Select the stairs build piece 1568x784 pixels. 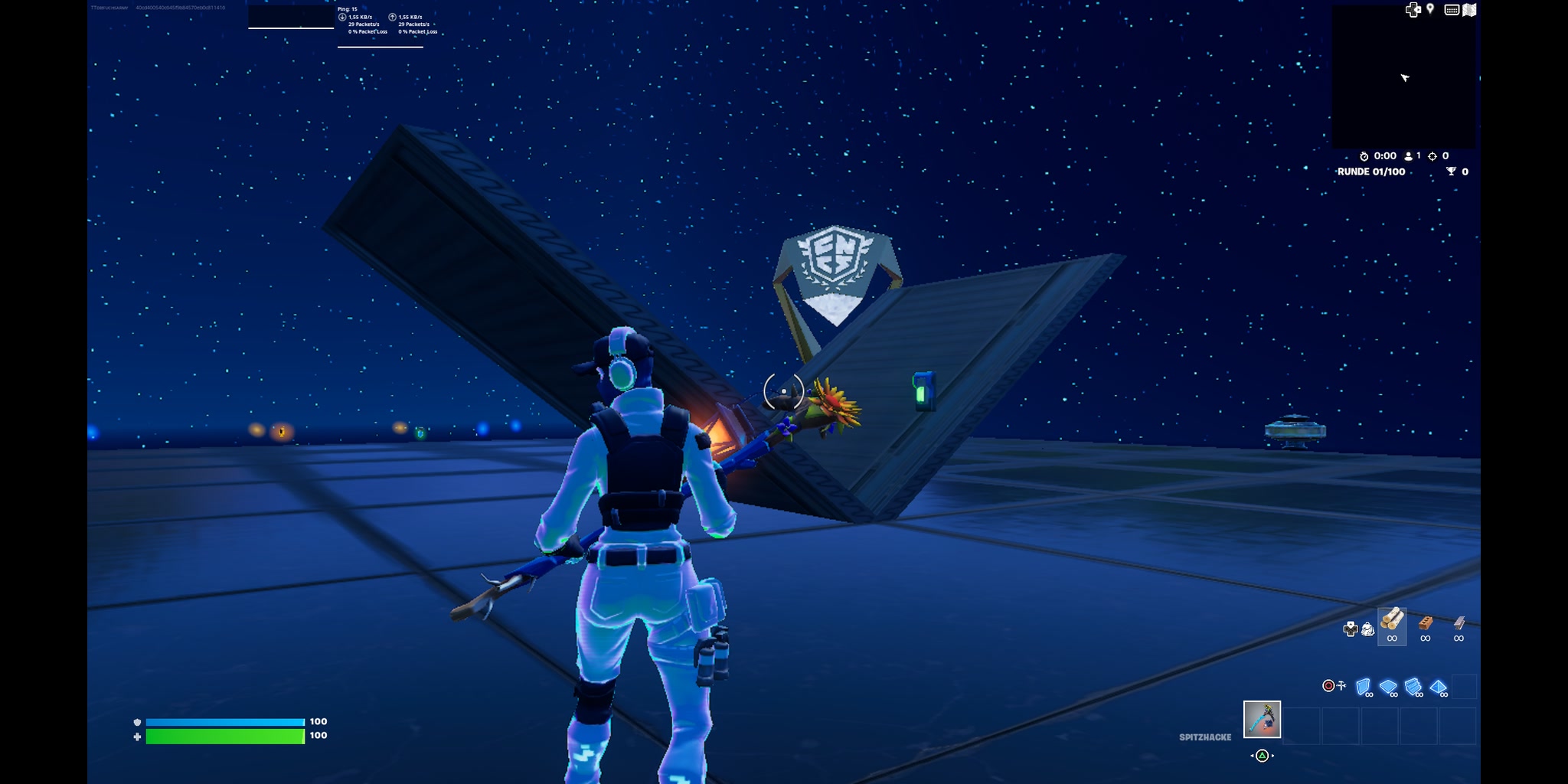click(1413, 687)
